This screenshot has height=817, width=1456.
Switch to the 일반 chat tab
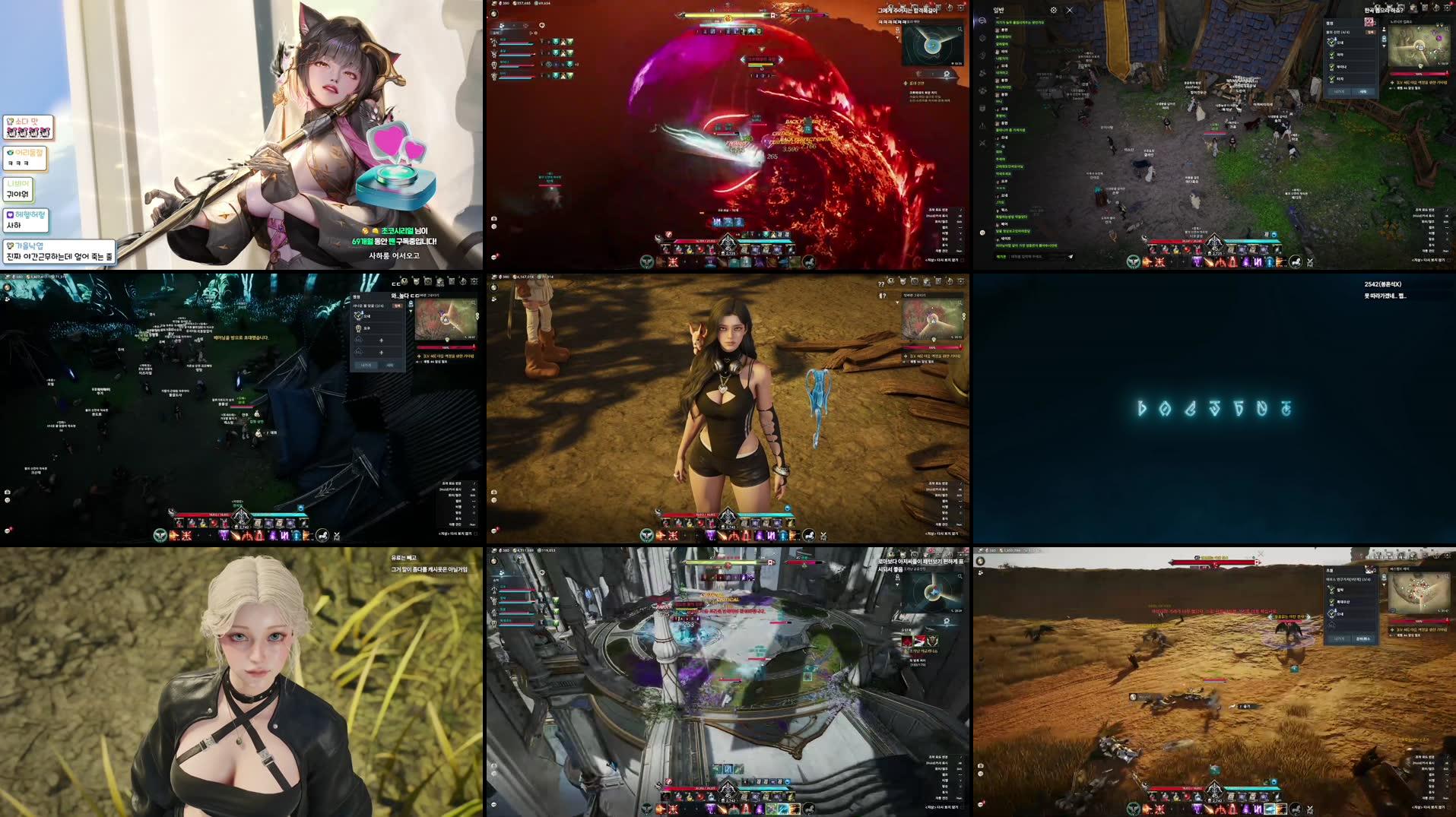pos(998,10)
